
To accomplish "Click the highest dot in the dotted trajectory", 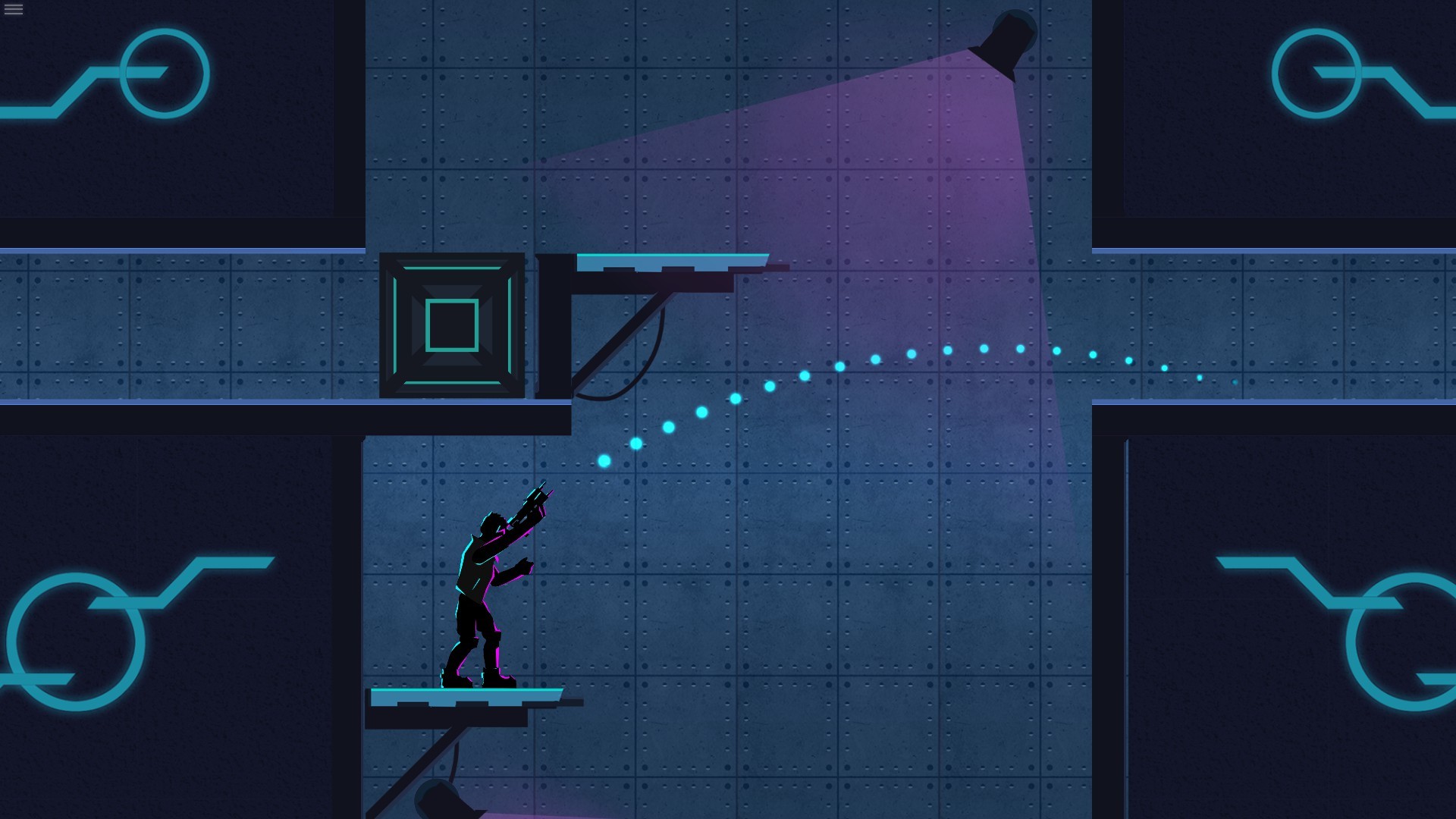I will (x=984, y=350).
